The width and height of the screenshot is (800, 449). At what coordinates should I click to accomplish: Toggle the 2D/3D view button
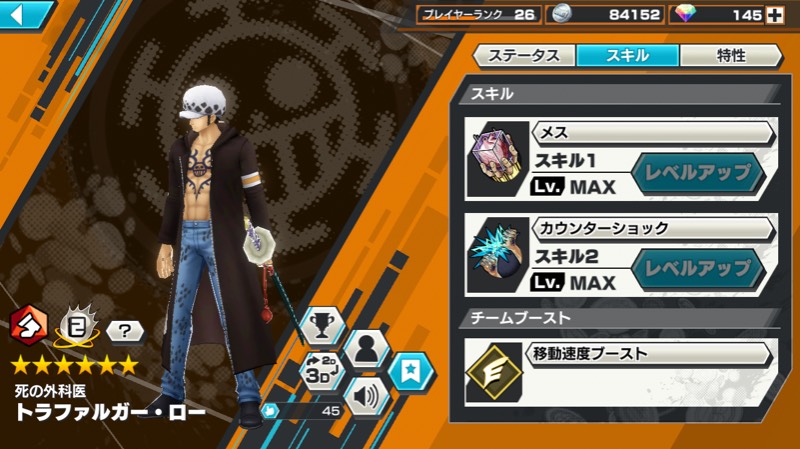322,372
